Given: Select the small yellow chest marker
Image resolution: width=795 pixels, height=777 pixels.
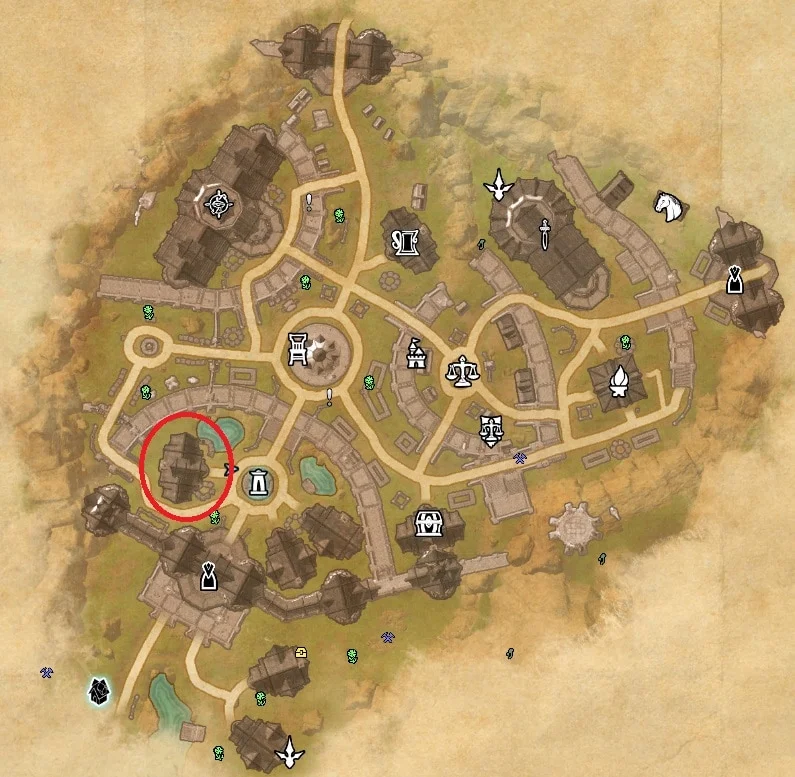Looking at the screenshot, I should click(301, 652).
